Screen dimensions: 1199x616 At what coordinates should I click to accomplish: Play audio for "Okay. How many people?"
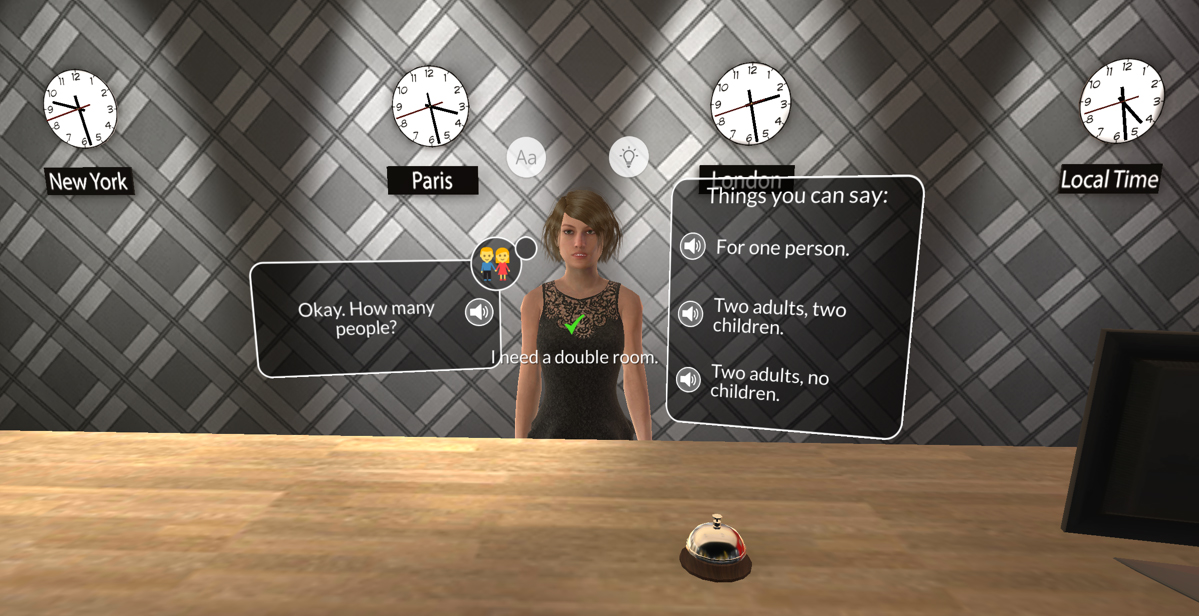480,312
